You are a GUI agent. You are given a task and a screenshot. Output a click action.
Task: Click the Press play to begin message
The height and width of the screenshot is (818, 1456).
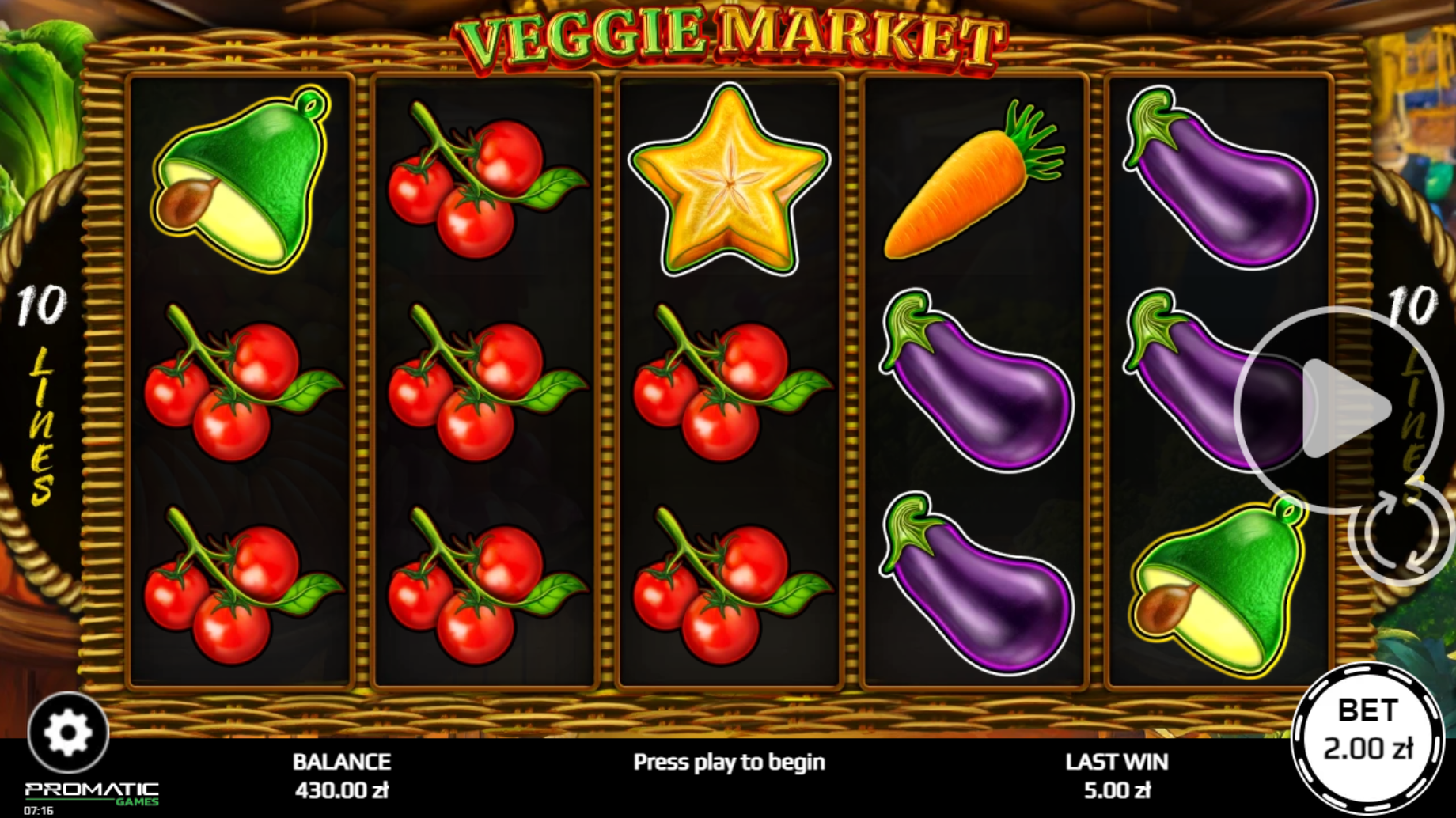(728, 762)
